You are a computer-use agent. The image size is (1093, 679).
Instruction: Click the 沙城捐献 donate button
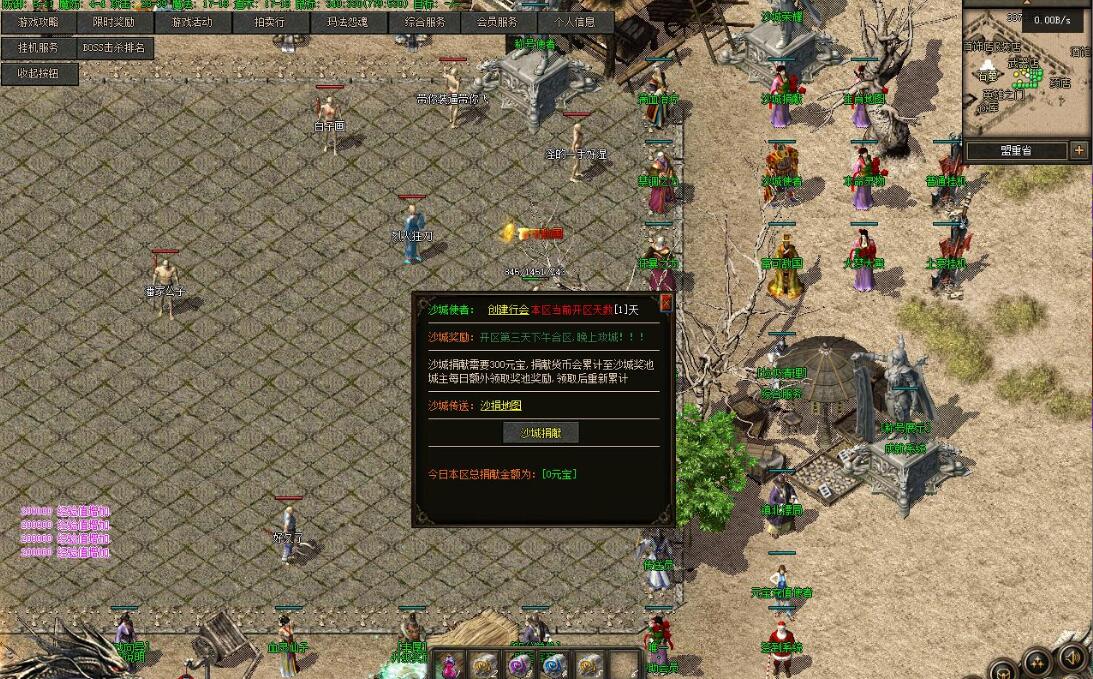point(540,433)
